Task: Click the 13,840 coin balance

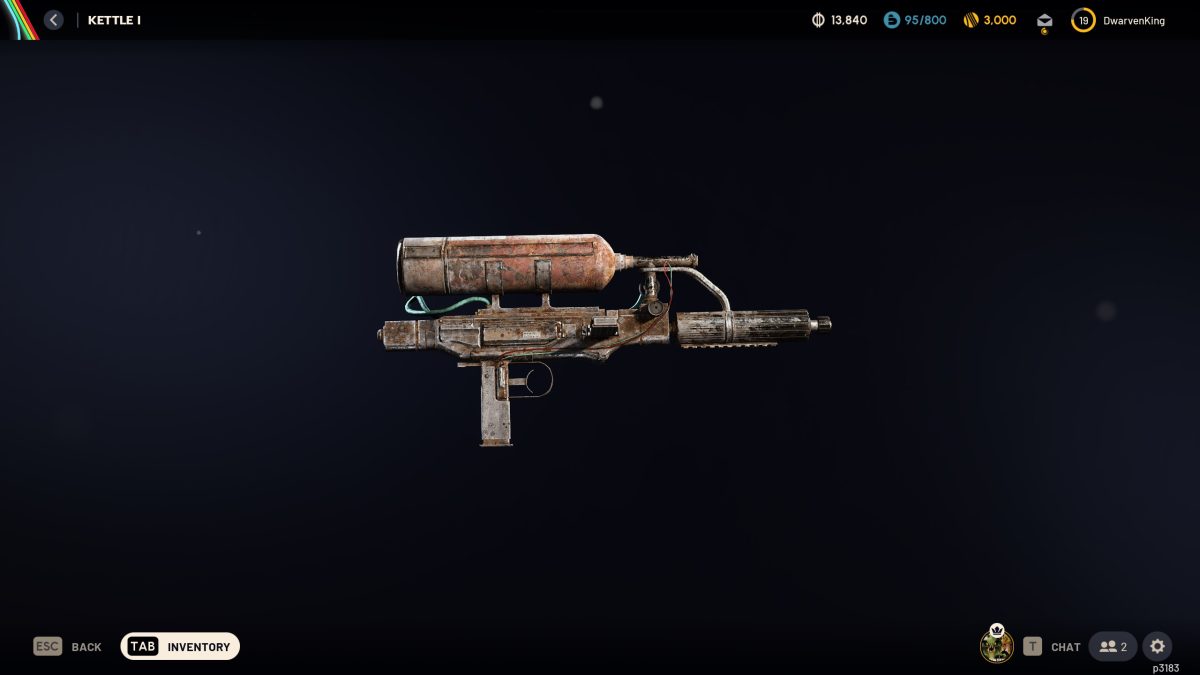Action: click(x=839, y=20)
